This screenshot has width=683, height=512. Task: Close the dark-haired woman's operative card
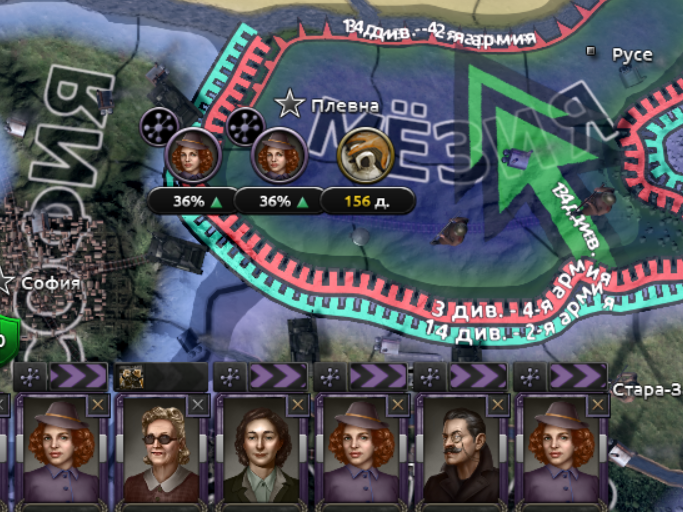pyautogui.click(x=298, y=404)
